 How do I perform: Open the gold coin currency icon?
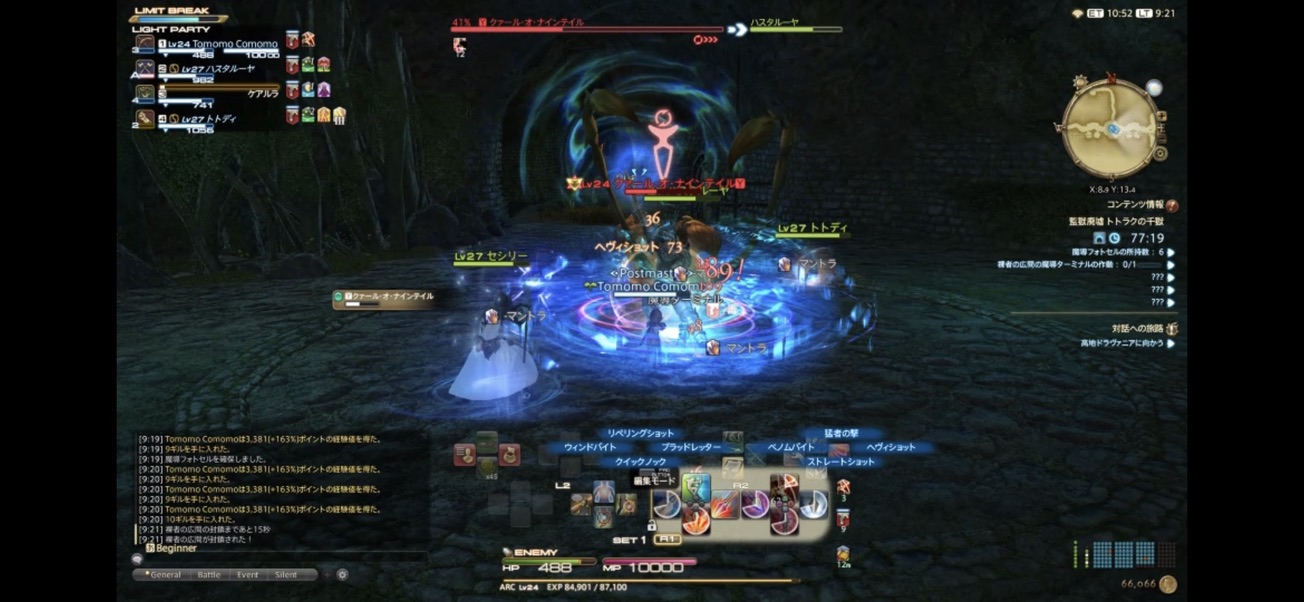(1167, 584)
